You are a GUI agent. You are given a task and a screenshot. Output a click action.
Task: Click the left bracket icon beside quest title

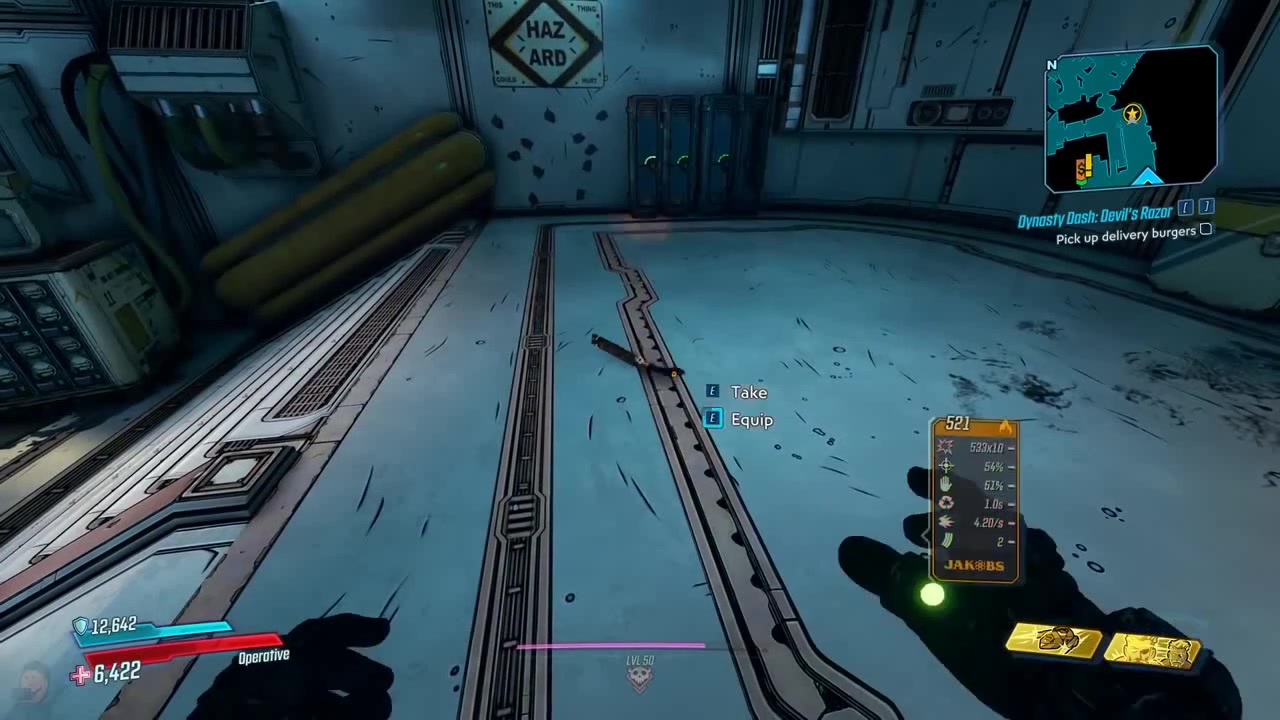[1185, 207]
